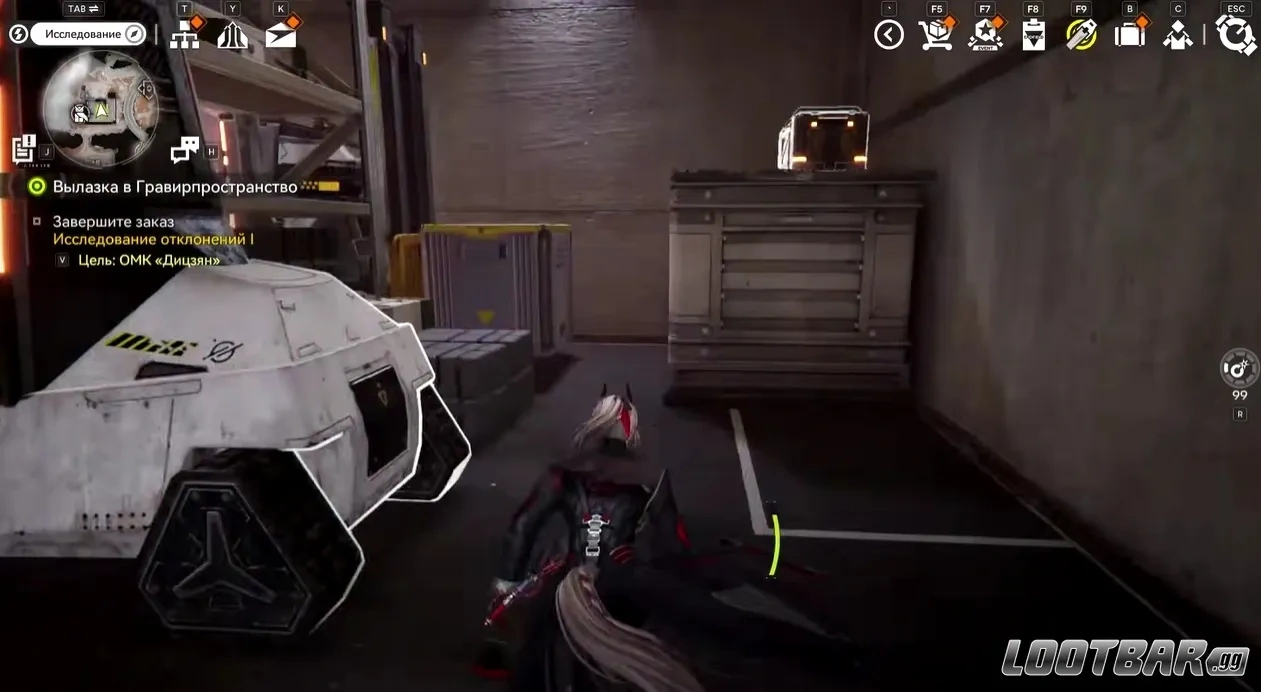Open the Event star icon
The width and height of the screenshot is (1261, 692).
coord(985,35)
